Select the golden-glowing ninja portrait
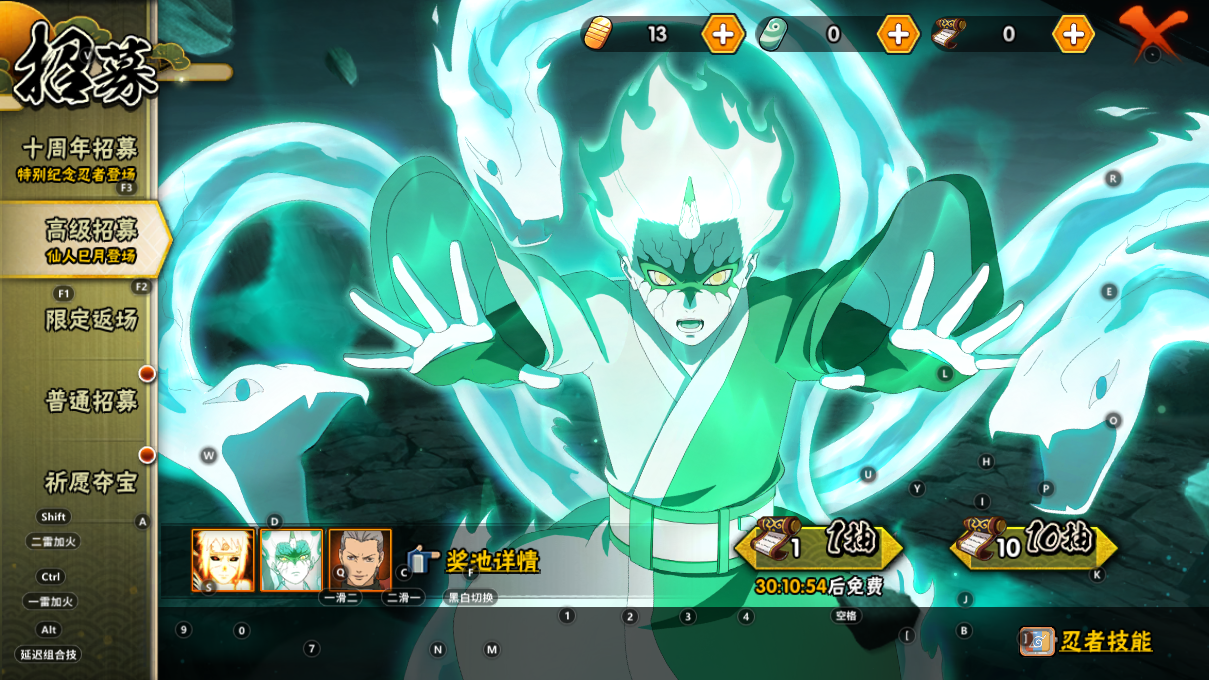This screenshot has width=1209, height=680. point(223,560)
